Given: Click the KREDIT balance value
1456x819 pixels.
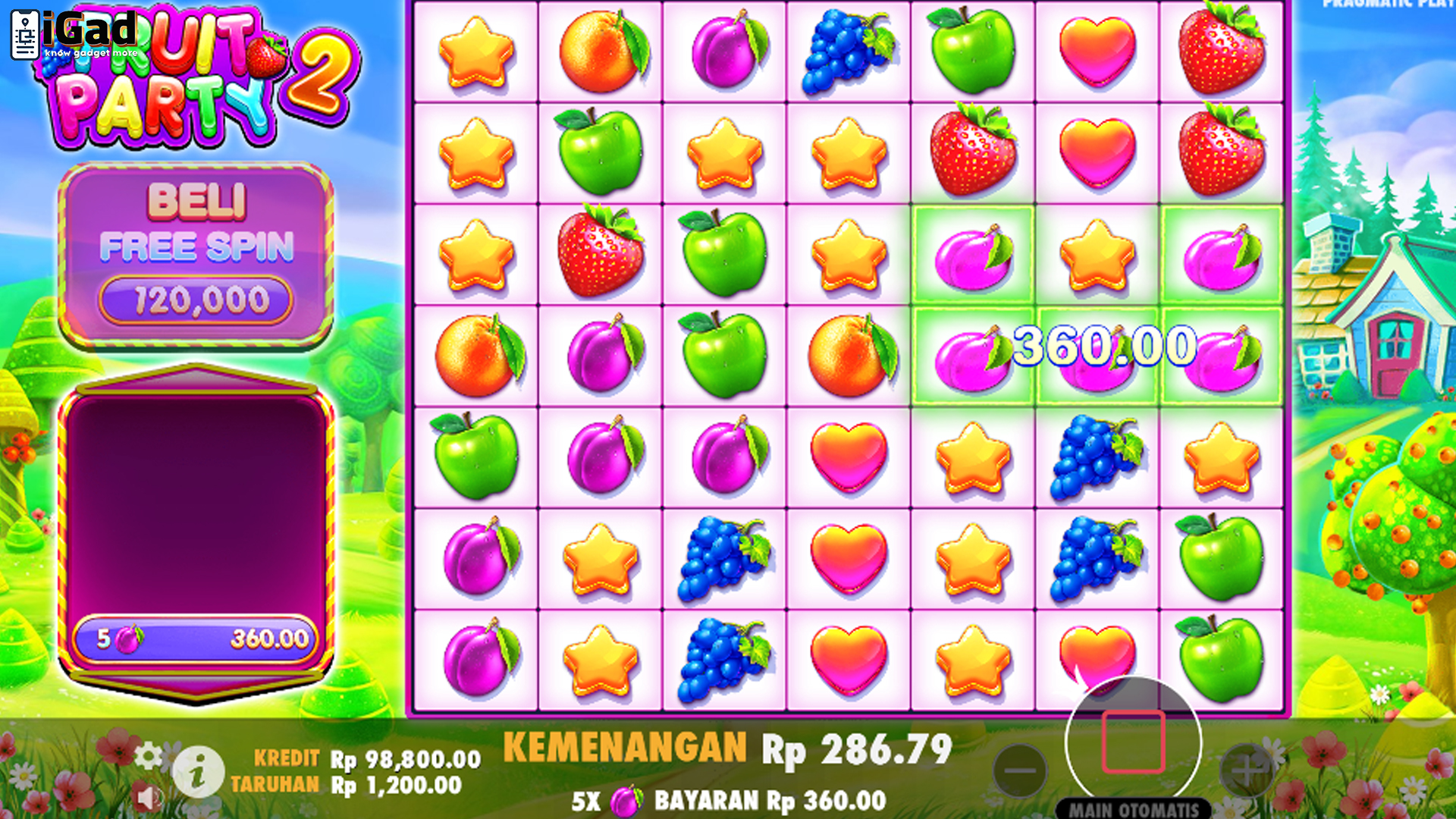Looking at the screenshot, I should [x=406, y=758].
